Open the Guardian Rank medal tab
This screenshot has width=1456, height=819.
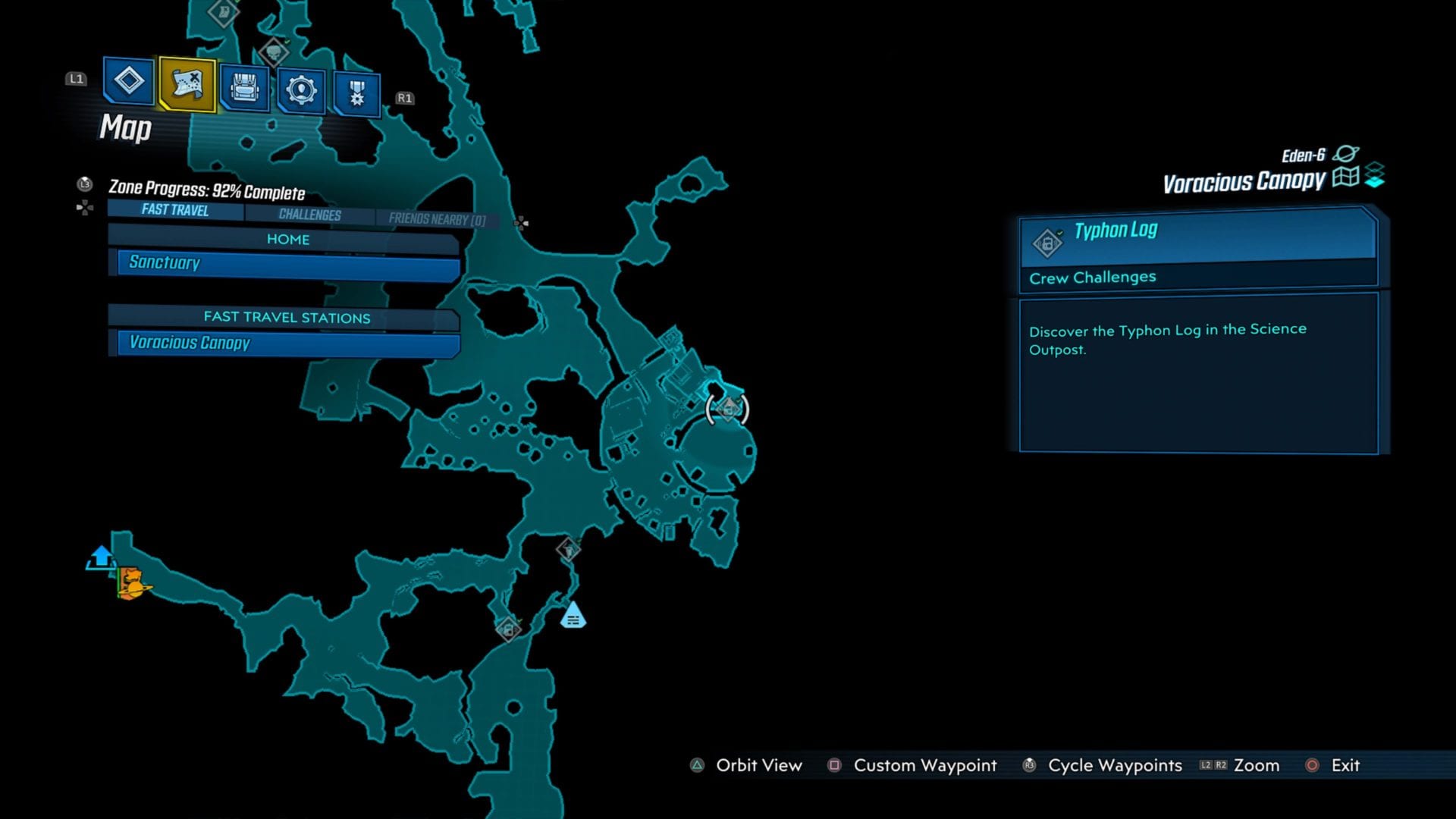(356, 93)
